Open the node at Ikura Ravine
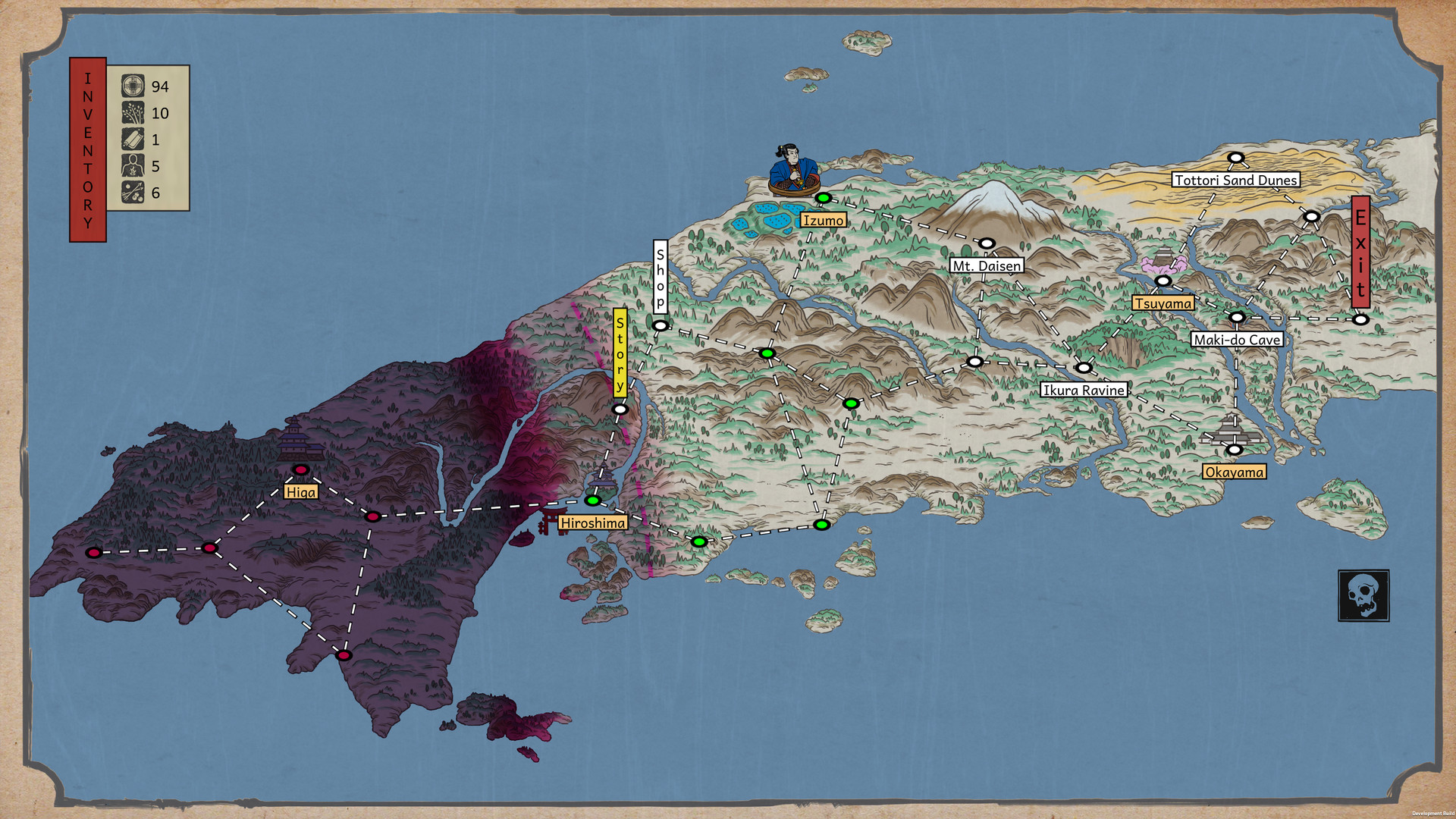The width and height of the screenshot is (1456, 819). [1084, 369]
